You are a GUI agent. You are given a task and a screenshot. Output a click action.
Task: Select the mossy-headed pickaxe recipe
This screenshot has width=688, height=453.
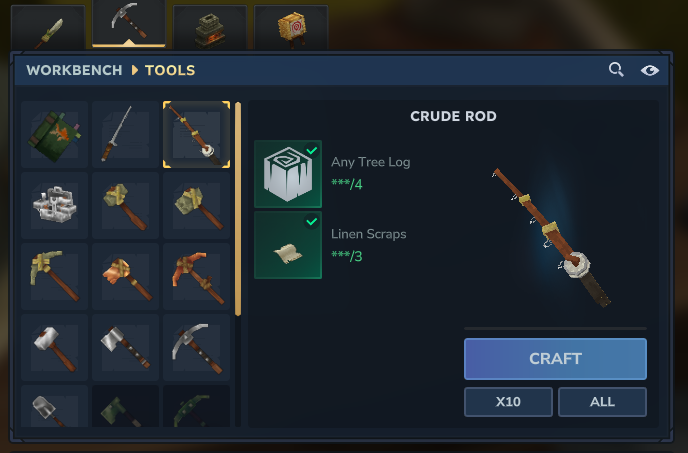pyautogui.click(x=54, y=276)
